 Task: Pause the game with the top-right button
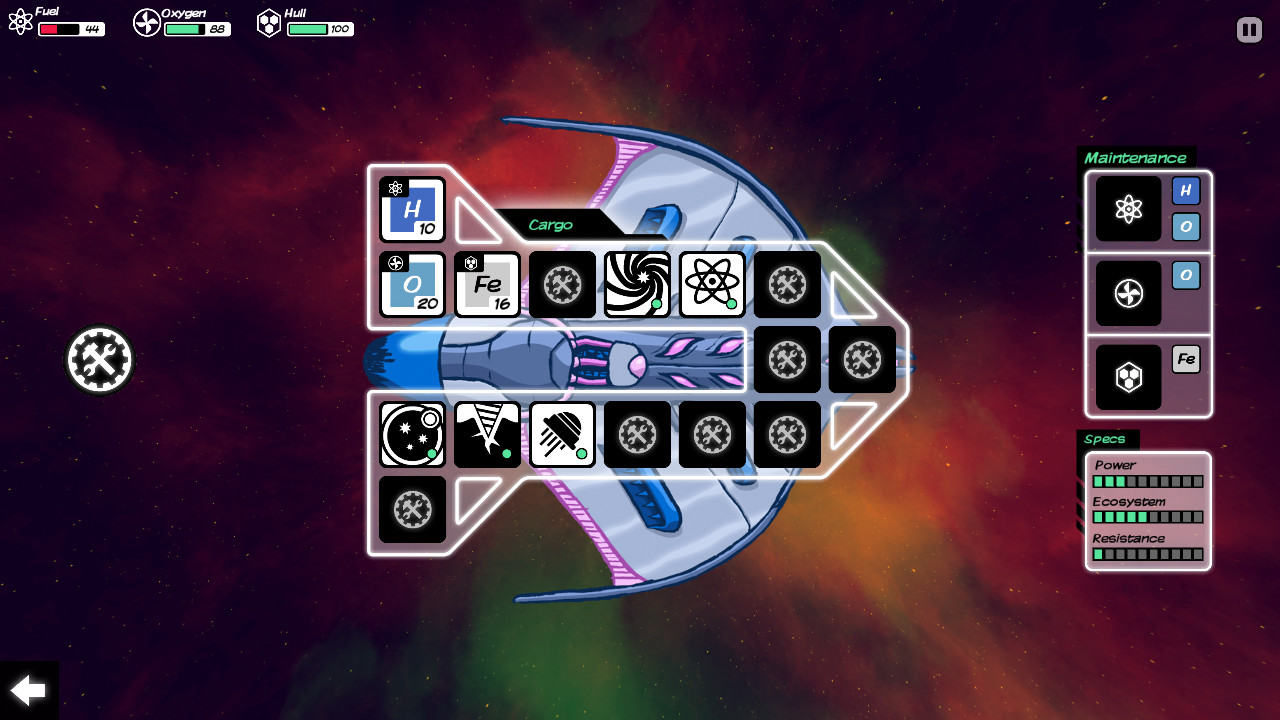1248,30
